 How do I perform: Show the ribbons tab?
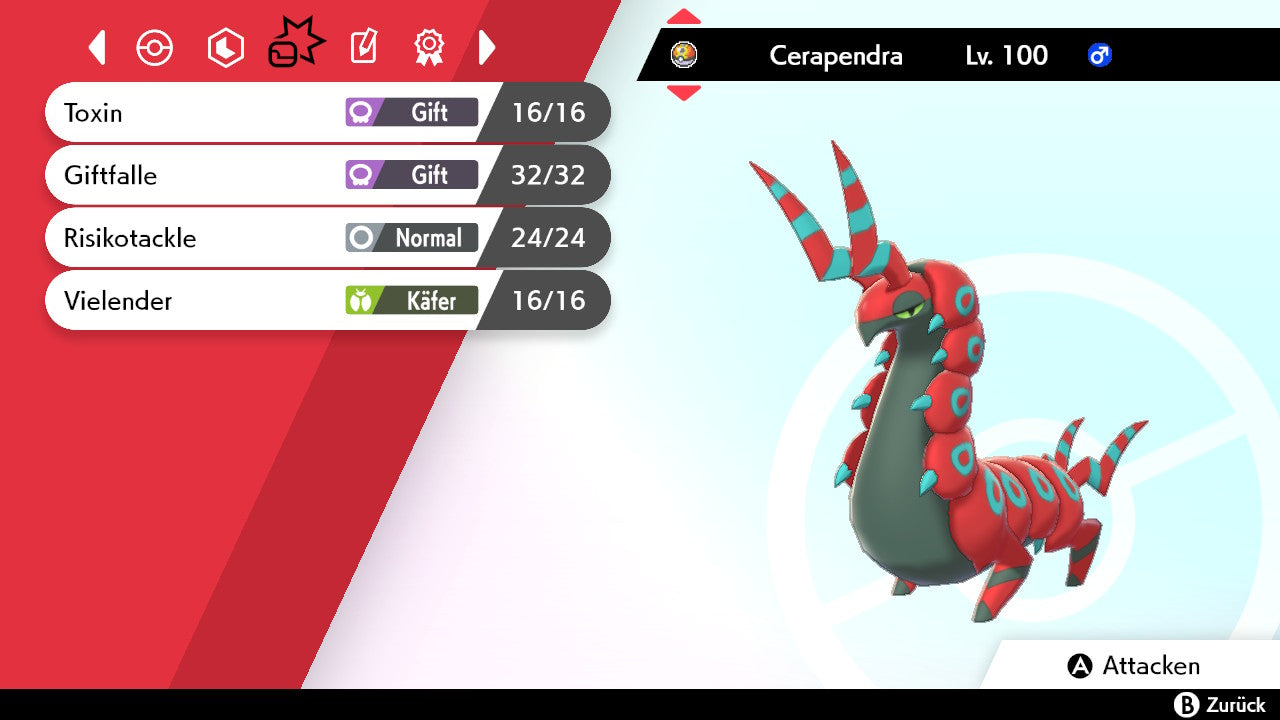click(x=429, y=47)
